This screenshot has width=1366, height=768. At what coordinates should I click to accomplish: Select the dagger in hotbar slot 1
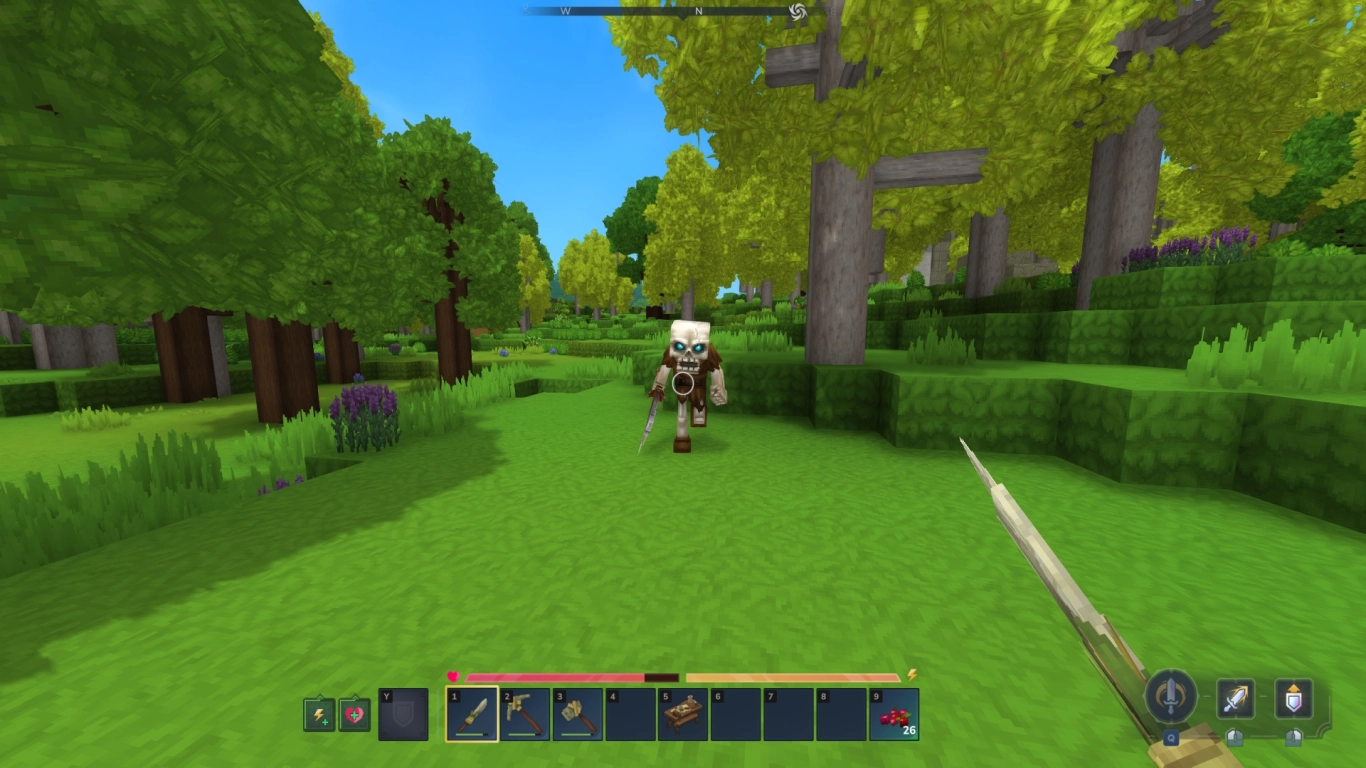472,715
